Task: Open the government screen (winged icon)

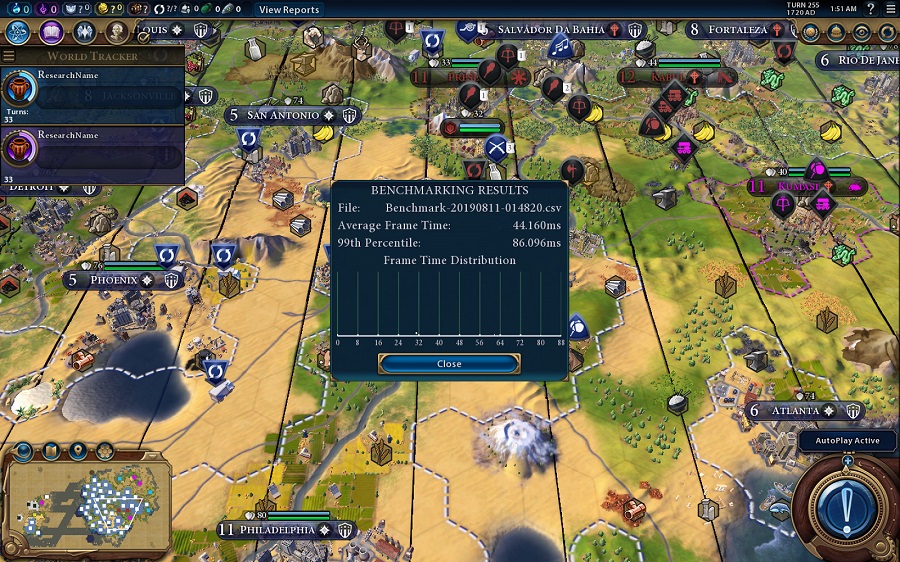Action: (83, 33)
